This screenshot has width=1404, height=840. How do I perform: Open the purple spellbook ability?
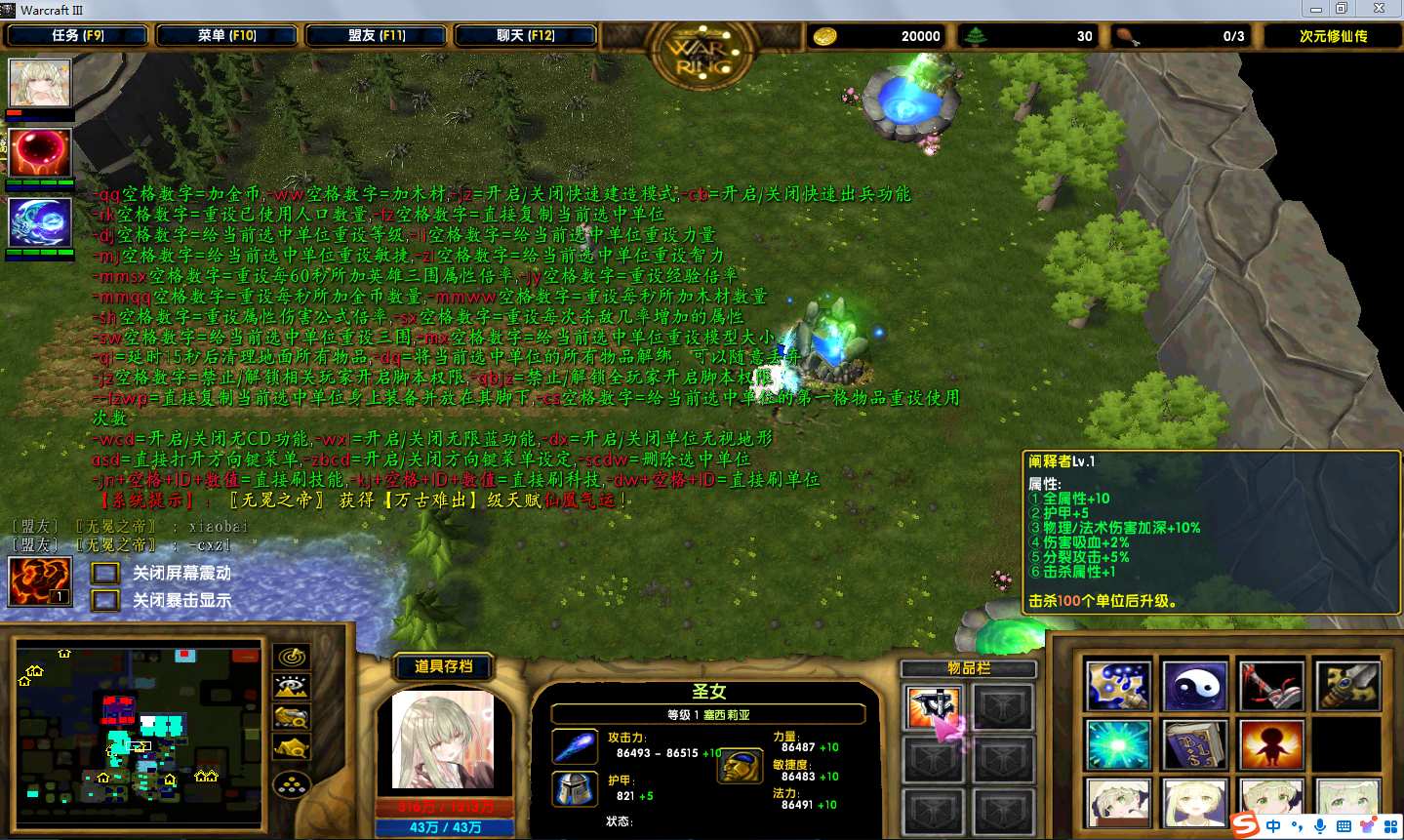pyautogui.click(x=1194, y=746)
